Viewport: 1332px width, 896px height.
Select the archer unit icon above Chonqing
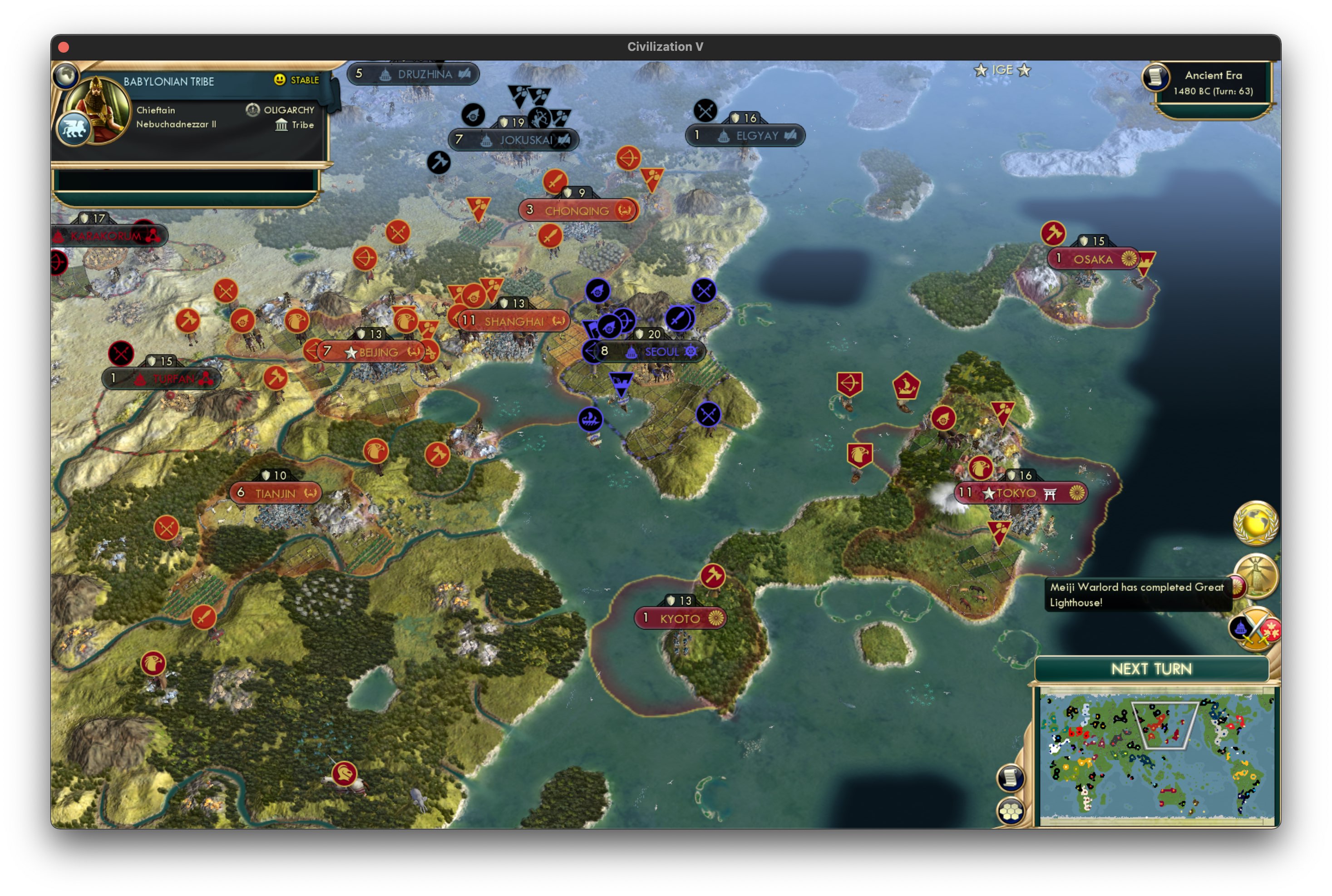point(627,158)
